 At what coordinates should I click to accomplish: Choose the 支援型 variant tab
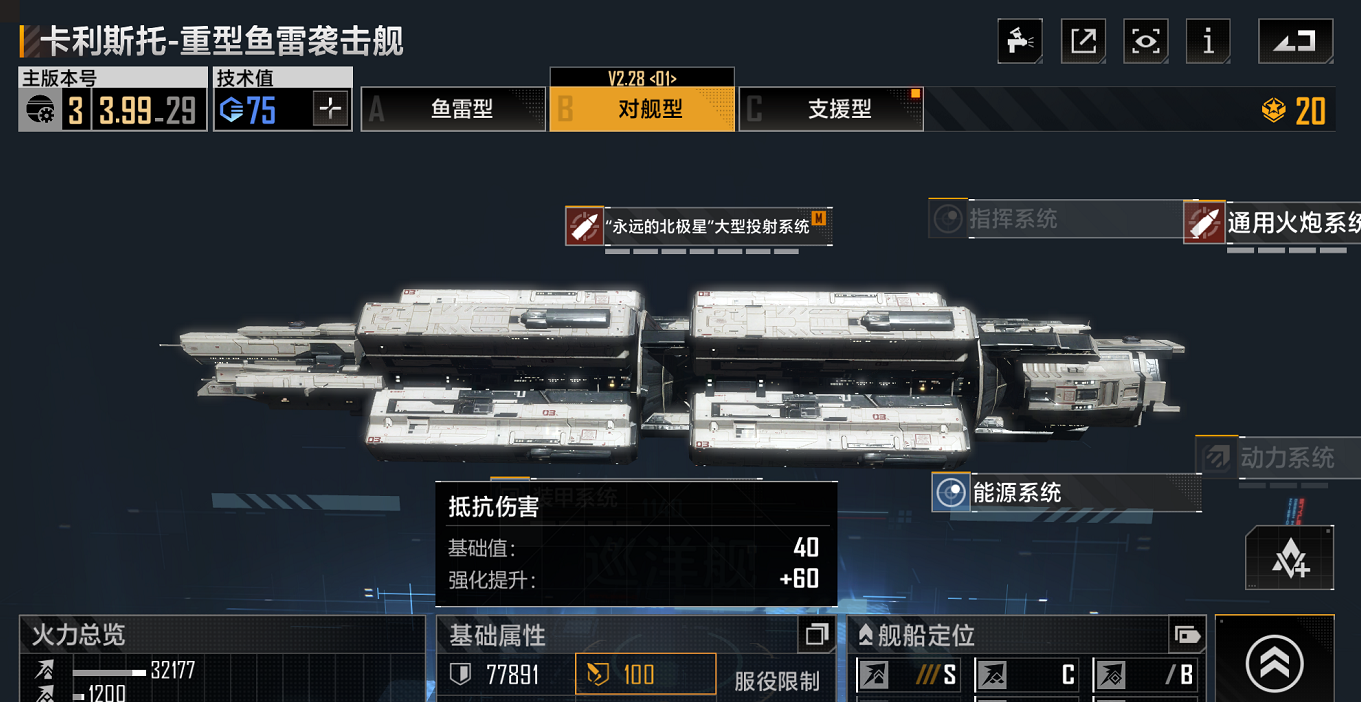(x=831, y=109)
